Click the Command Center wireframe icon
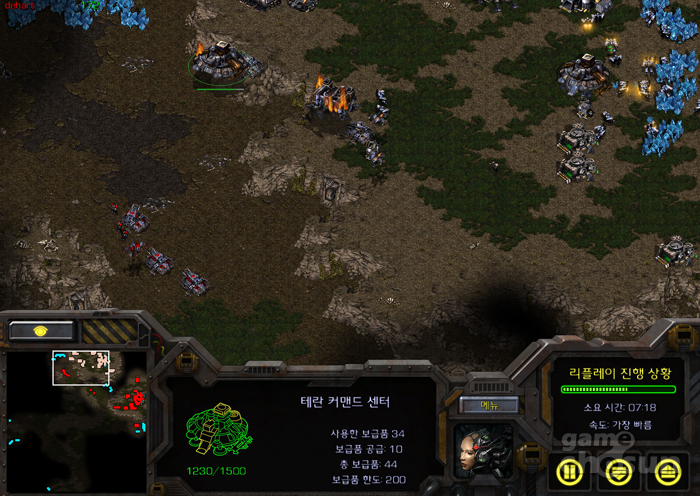 coord(213,432)
